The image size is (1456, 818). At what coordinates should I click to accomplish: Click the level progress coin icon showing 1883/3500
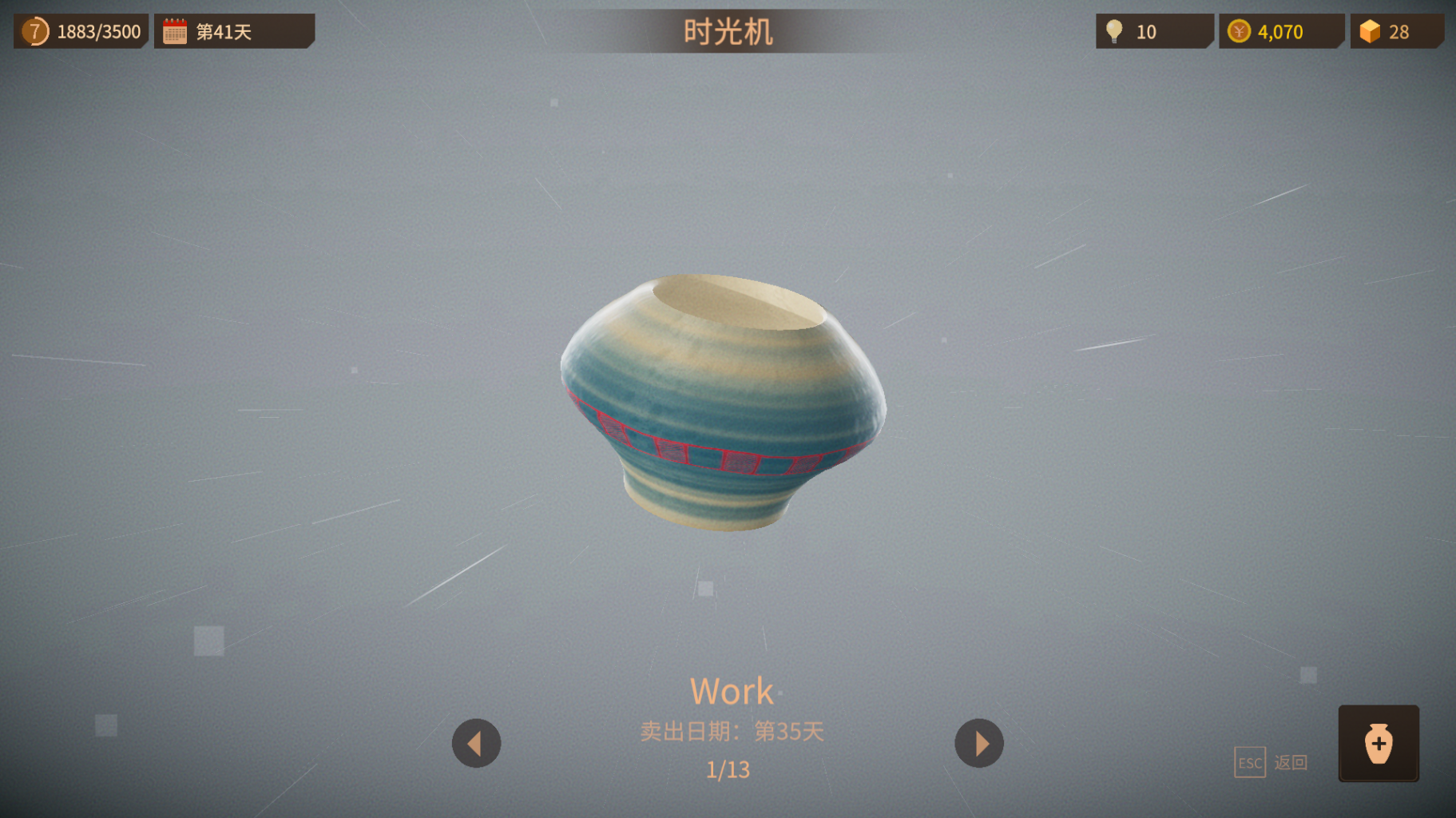tap(34, 31)
